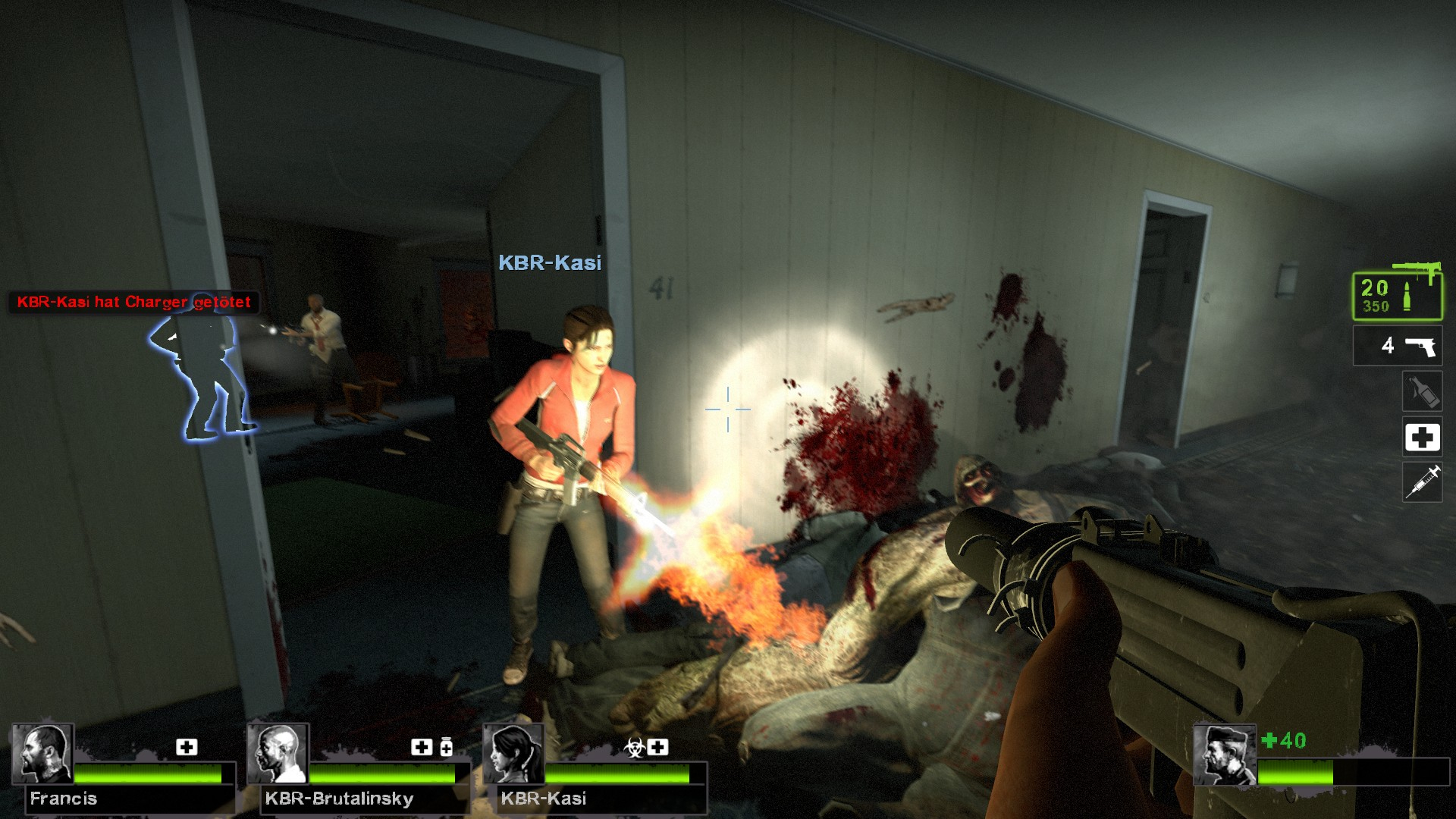This screenshot has height=819, width=1456.
Task: Choose the molotov bottle slot
Action: click(1422, 391)
